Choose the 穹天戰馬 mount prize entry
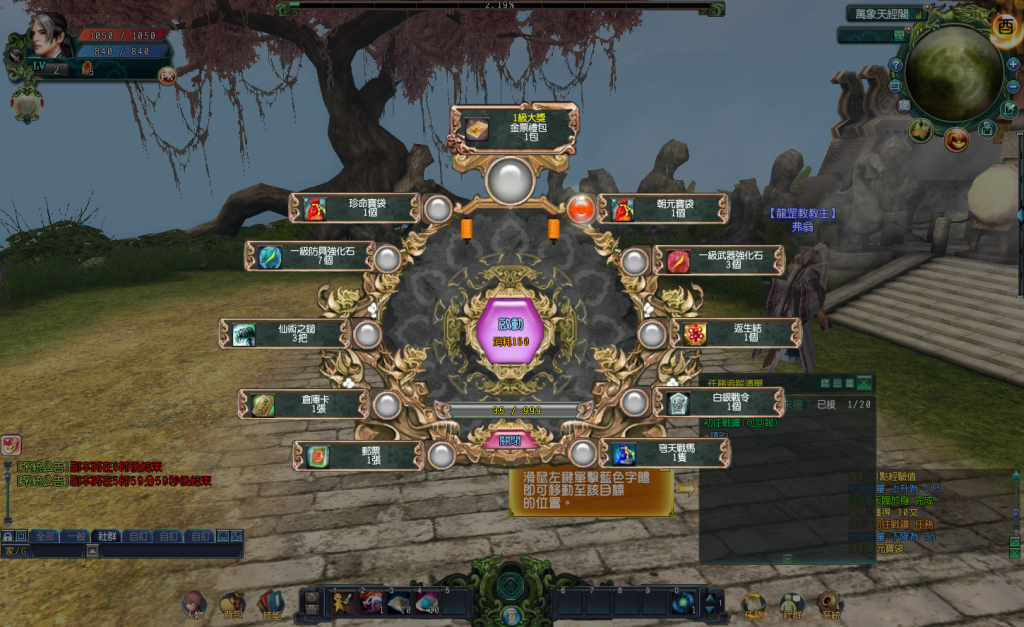Viewport: 1024px width, 627px height. pyautogui.click(x=666, y=453)
